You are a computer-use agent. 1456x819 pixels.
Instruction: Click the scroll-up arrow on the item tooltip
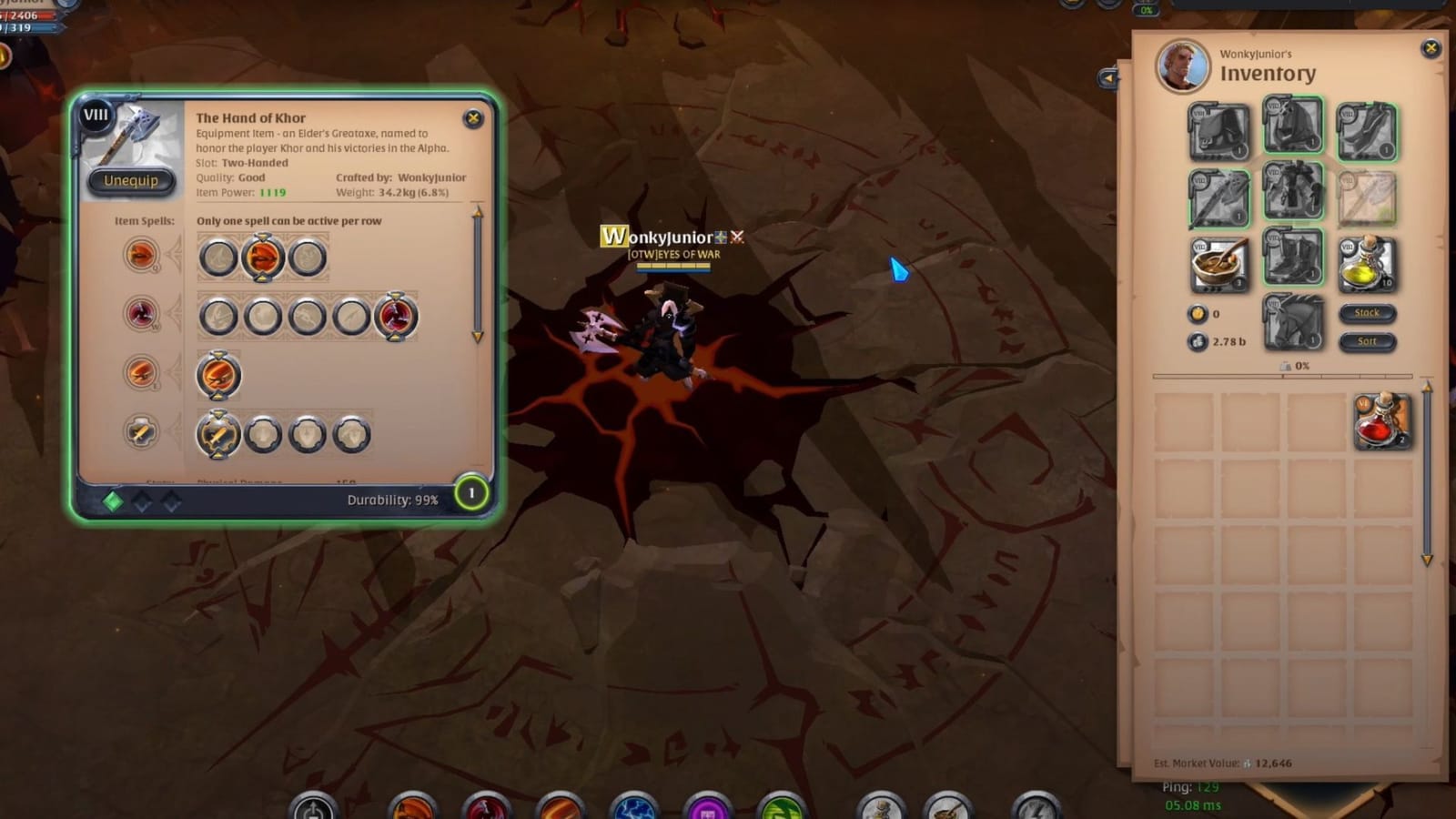pyautogui.click(x=475, y=211)
